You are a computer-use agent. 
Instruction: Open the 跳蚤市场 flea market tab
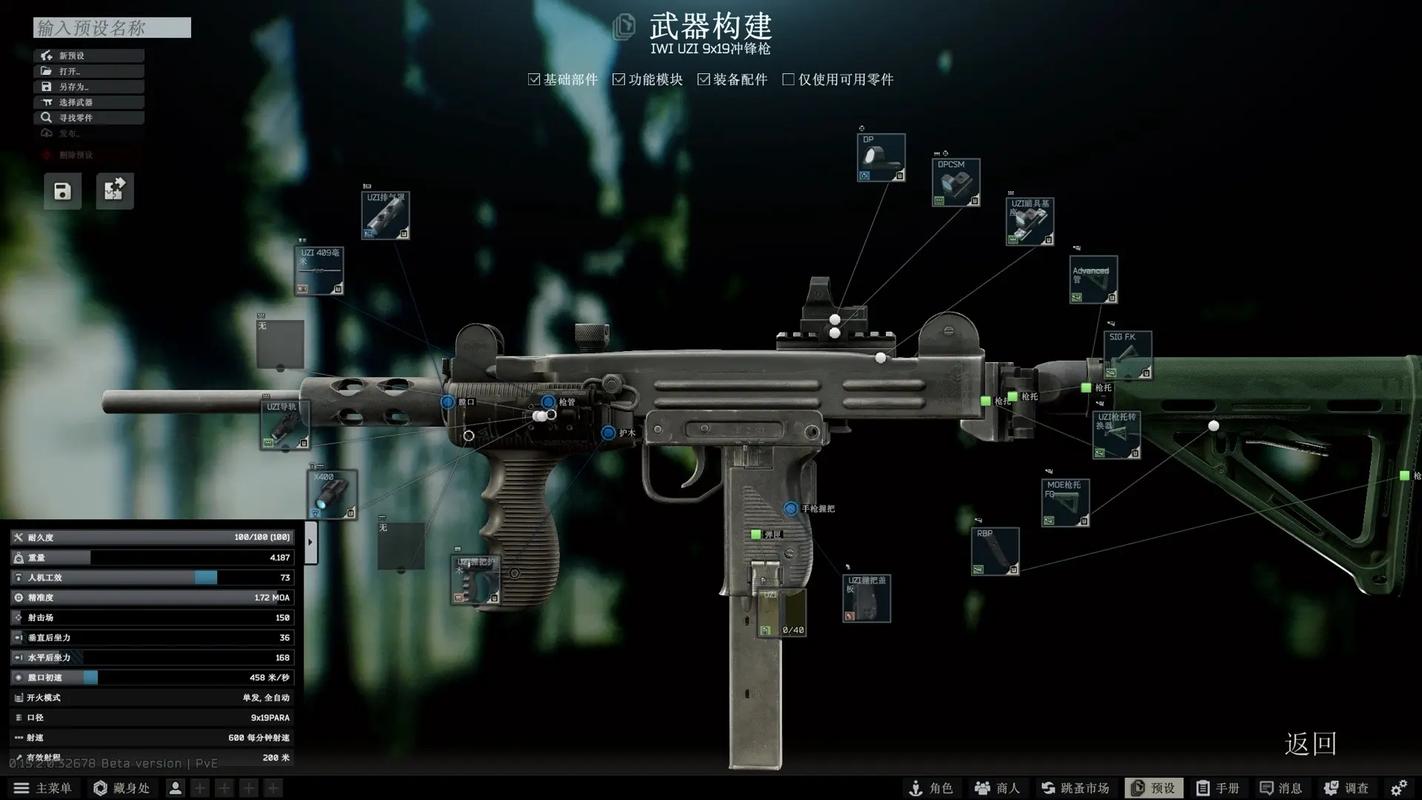click(1075, 788)
